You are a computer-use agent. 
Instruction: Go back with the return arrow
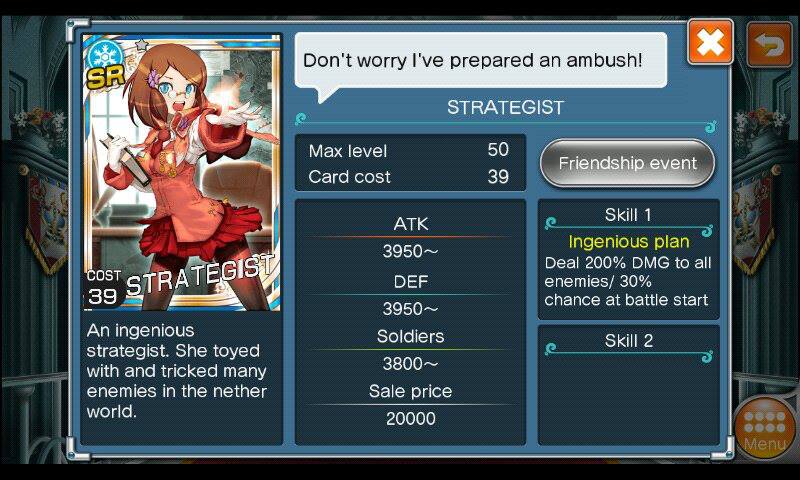[769, 44]
